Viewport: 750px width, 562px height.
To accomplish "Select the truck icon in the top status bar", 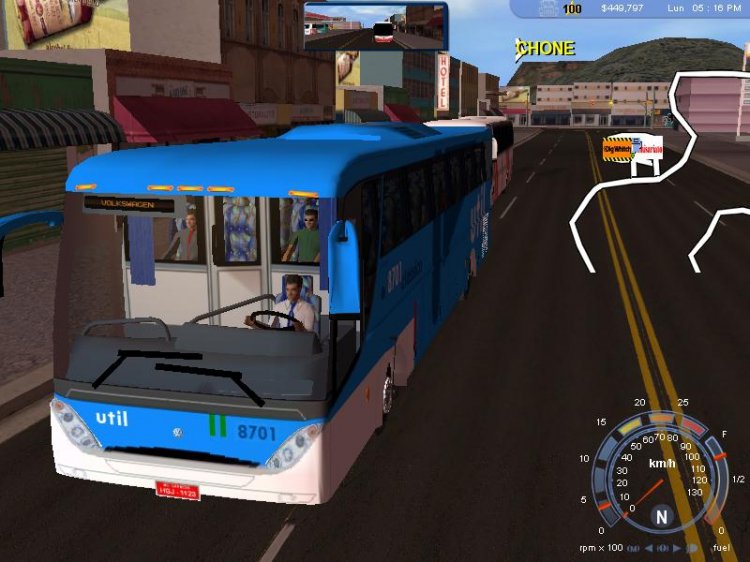I will pyautogui.click(x=548, y=8).
